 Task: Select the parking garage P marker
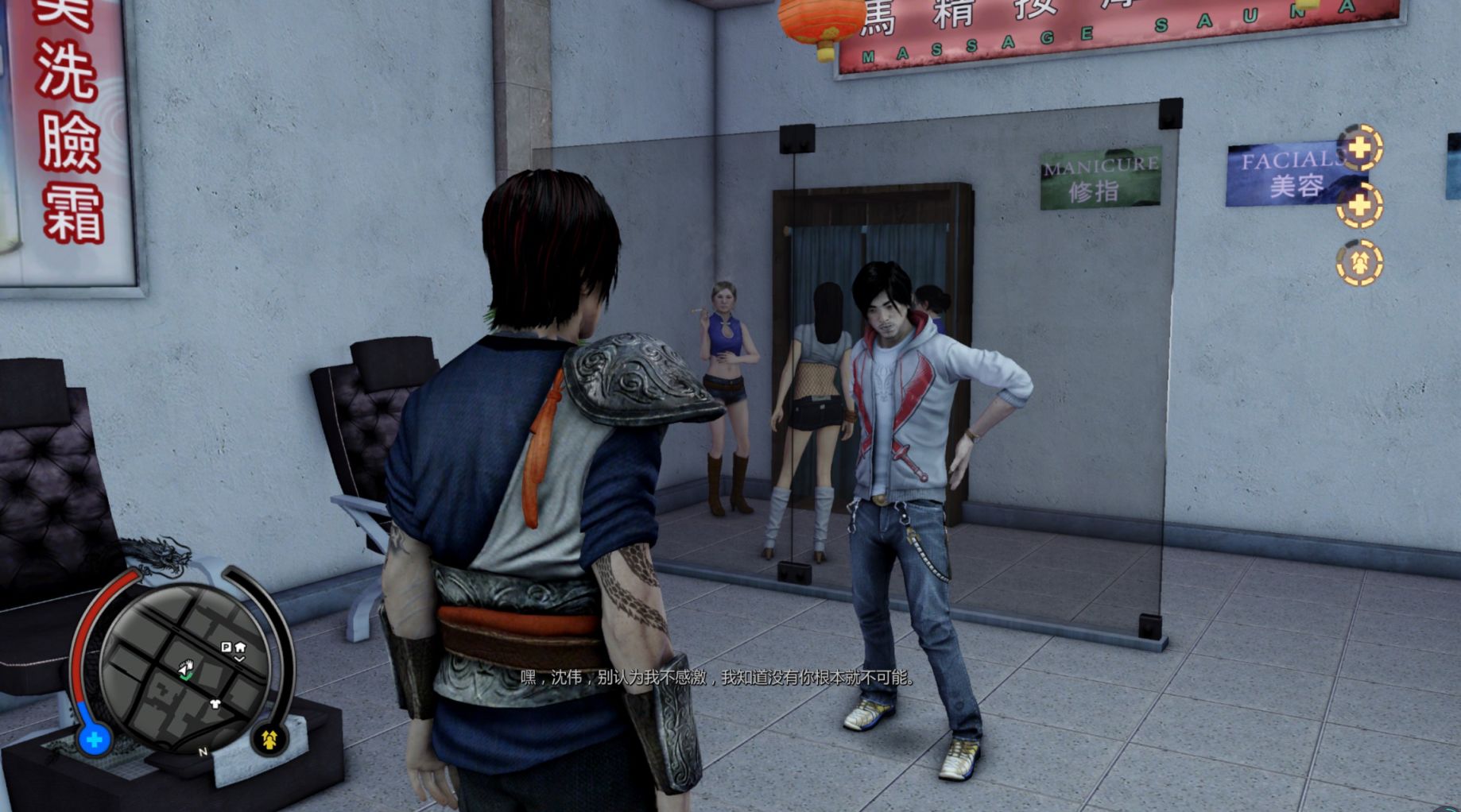click(226, 648)
